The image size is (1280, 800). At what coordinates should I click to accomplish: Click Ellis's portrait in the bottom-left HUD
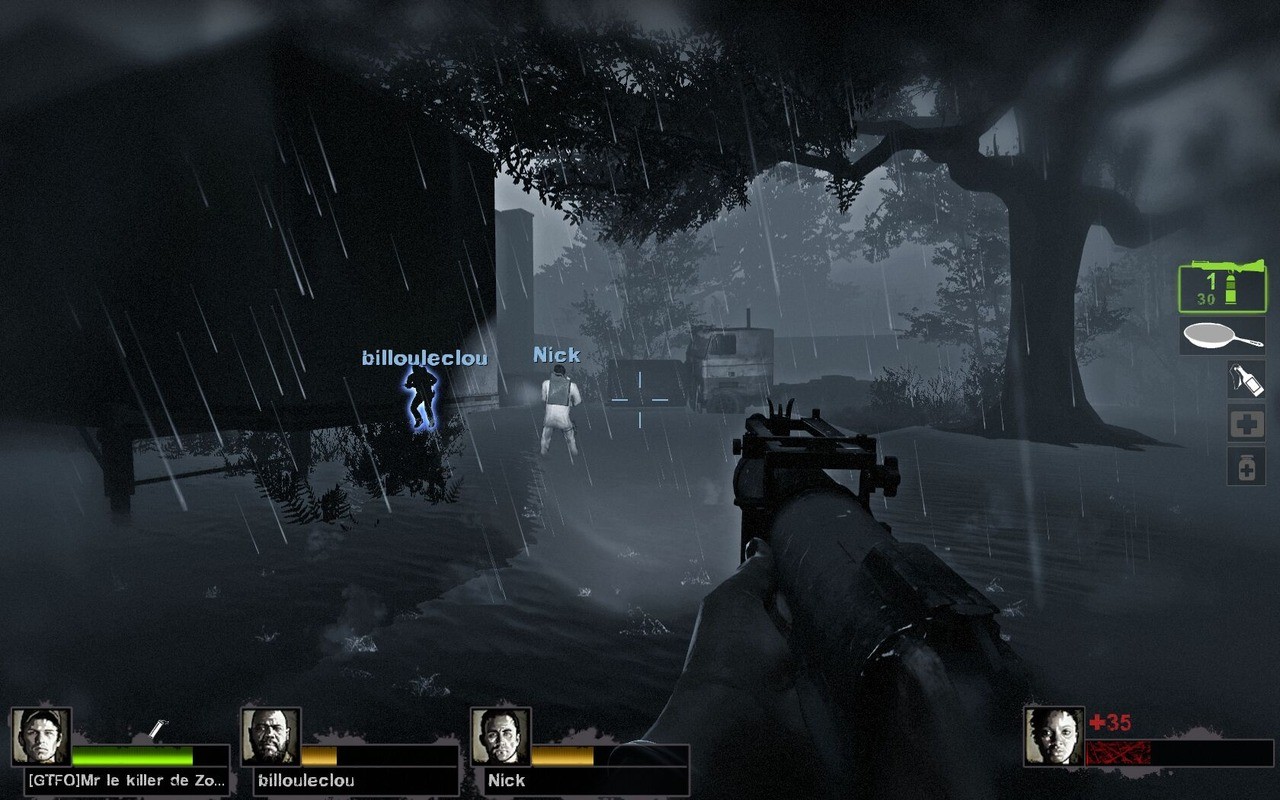pos(44,737)
